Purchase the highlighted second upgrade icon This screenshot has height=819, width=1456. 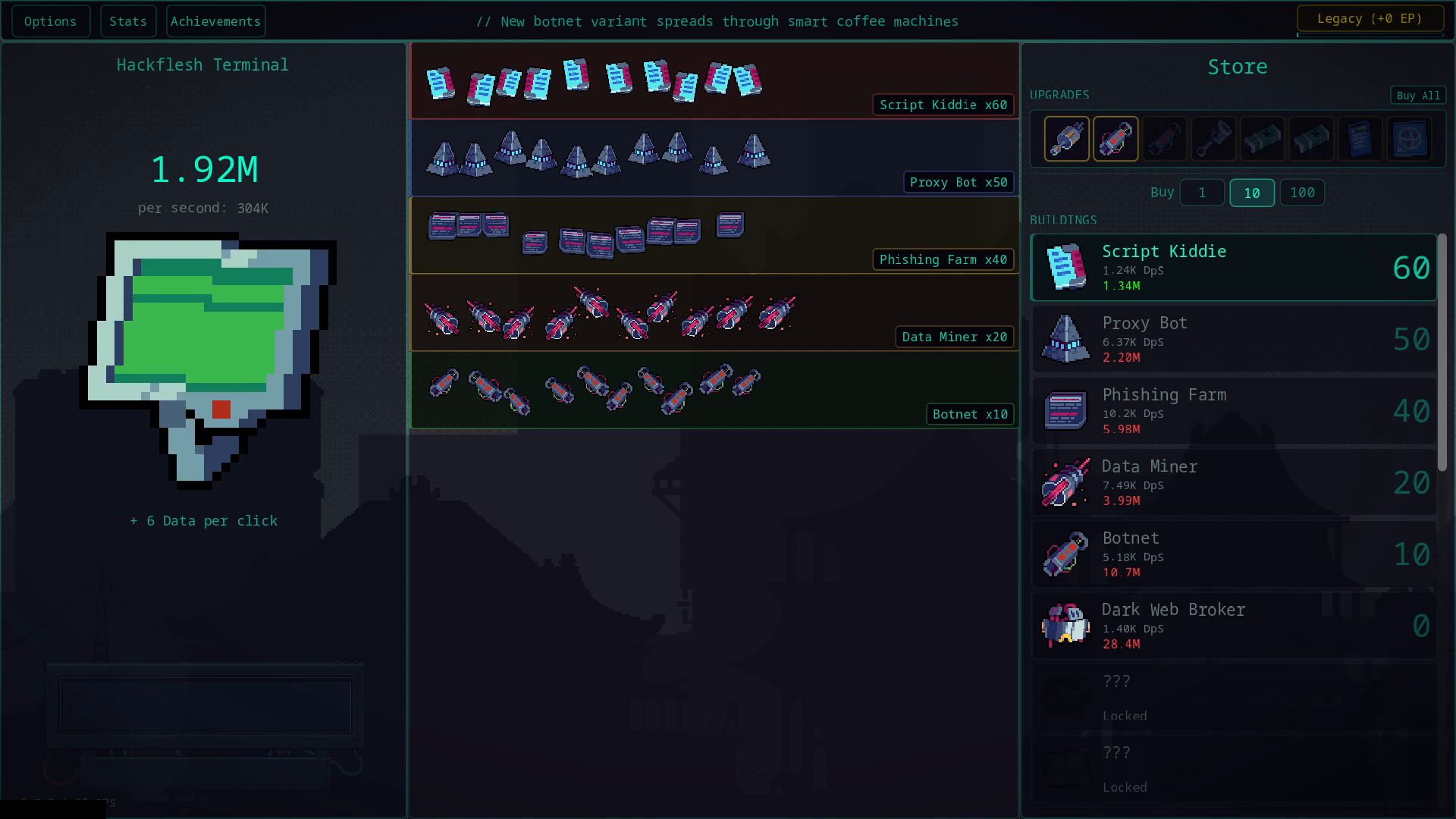[x=1115, y=139]
